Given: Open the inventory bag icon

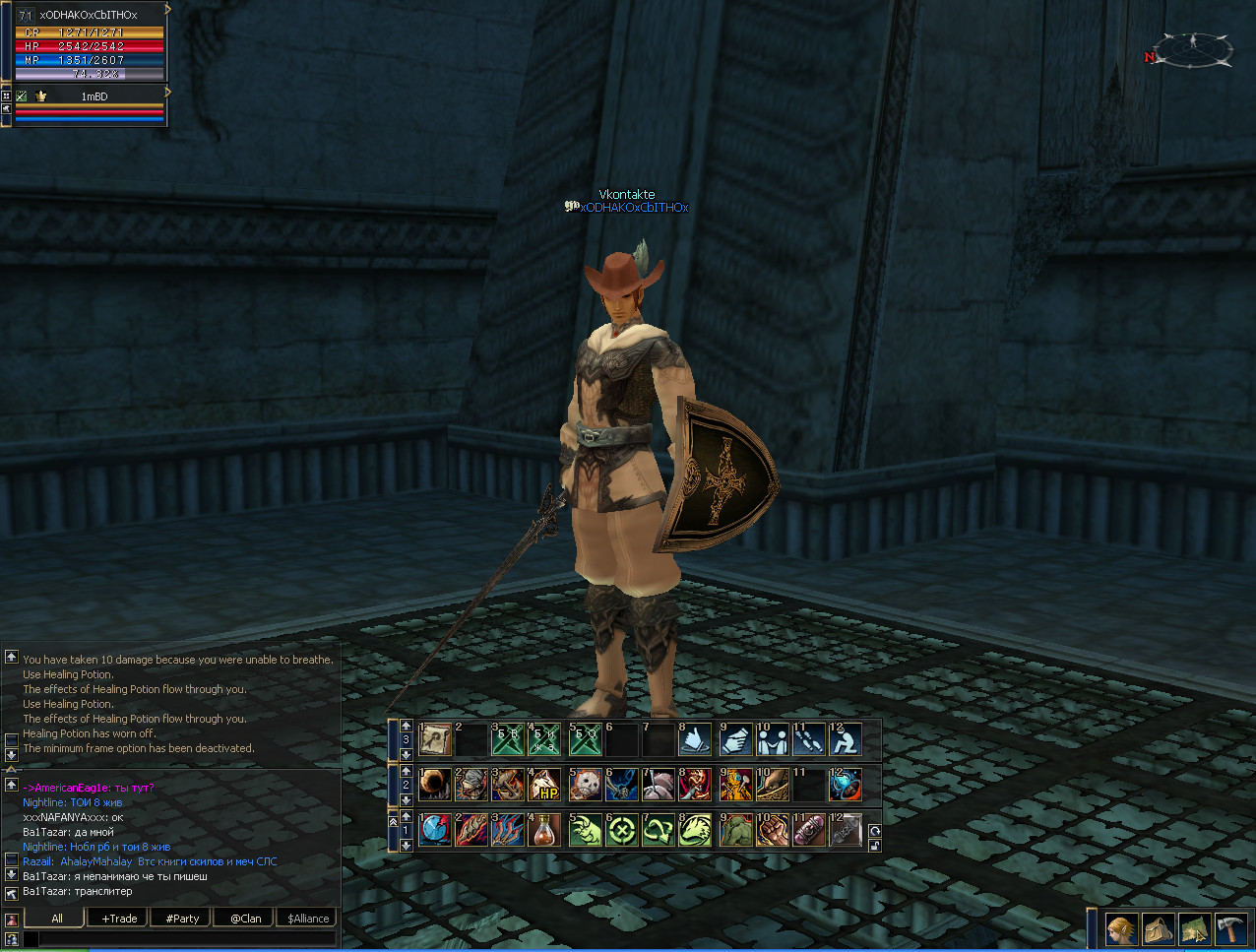Looking at the screenshot, I should [1158, 929].
